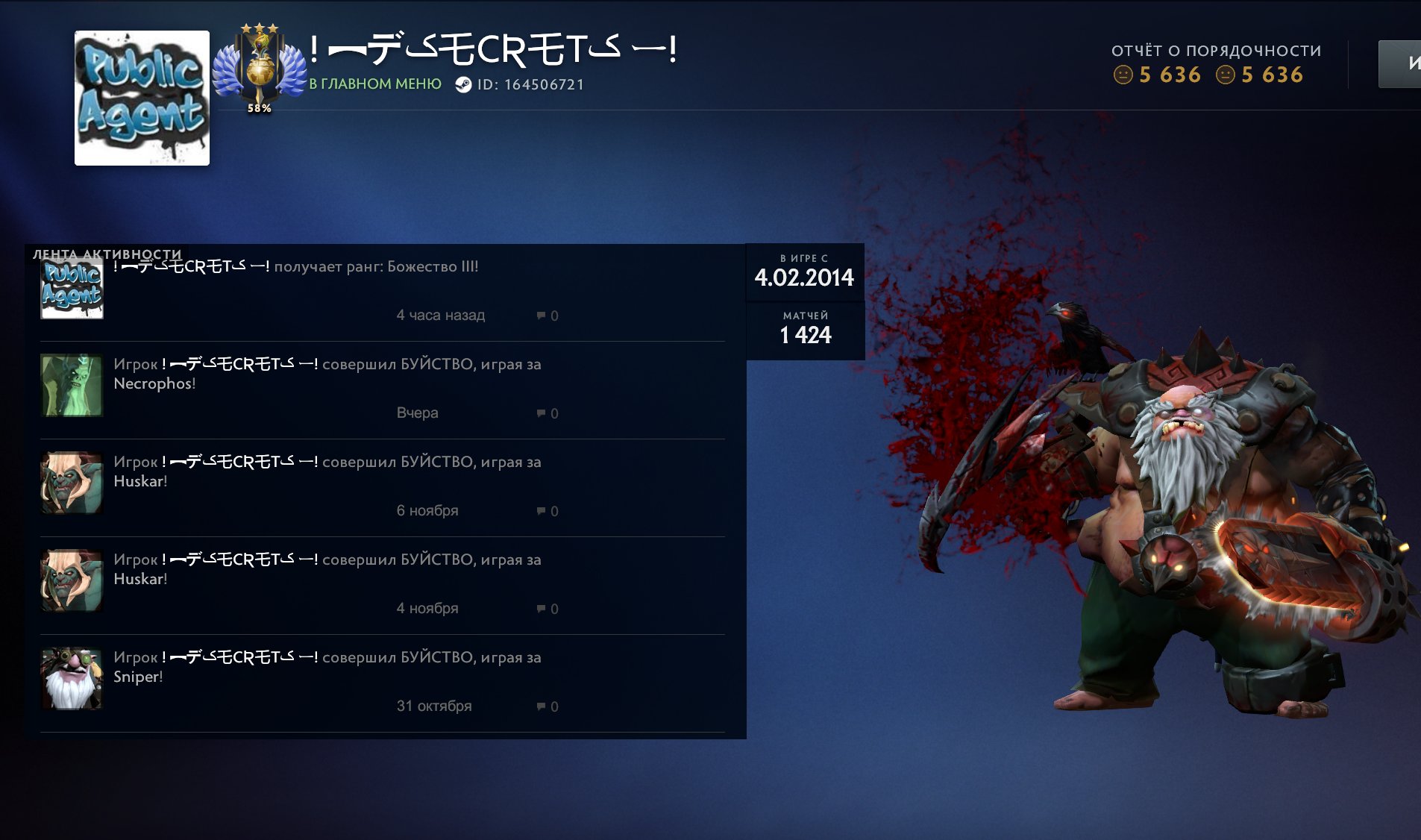Click the МАТЧЕЙ 1 424 match counter panel
1421x840 pixels.
tap(804, 327)
